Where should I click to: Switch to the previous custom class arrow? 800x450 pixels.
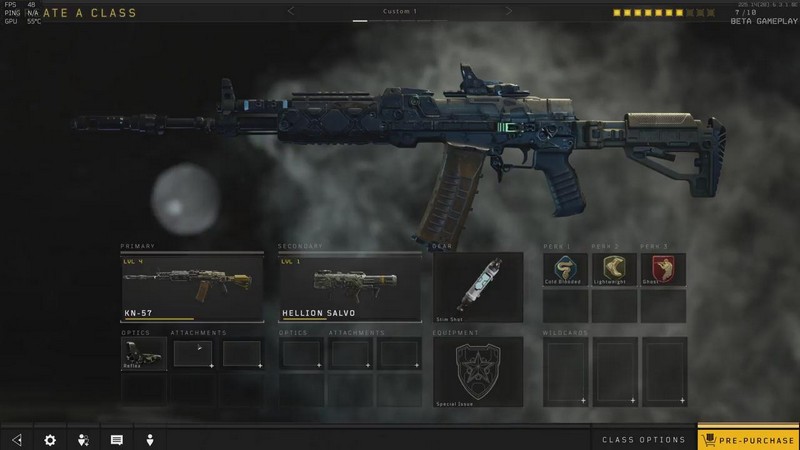[x=291, y=11]
